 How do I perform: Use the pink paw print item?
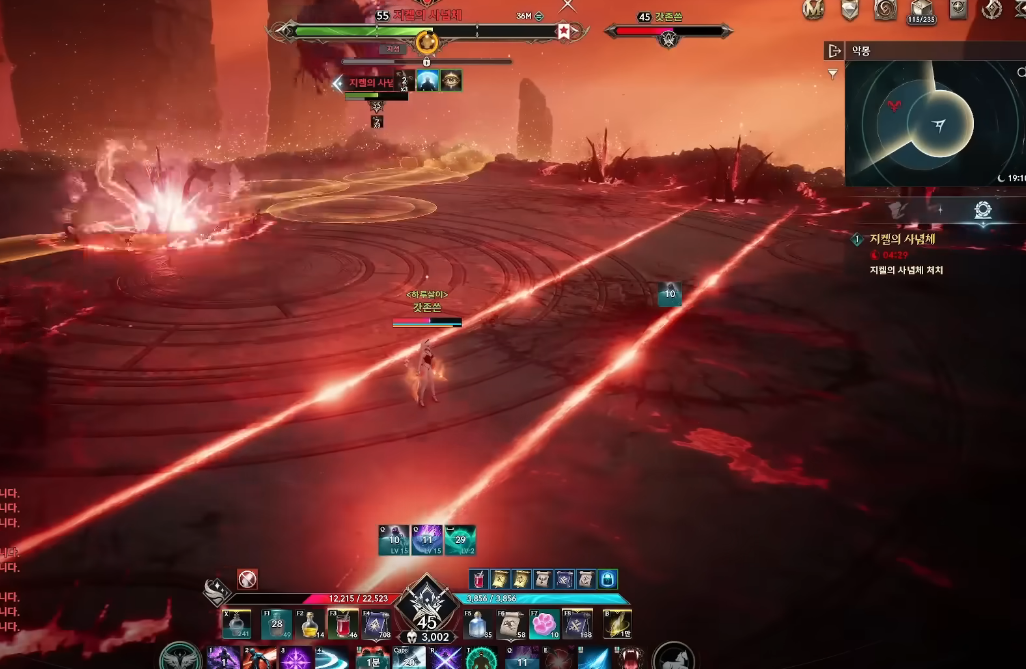coord(544,625)
